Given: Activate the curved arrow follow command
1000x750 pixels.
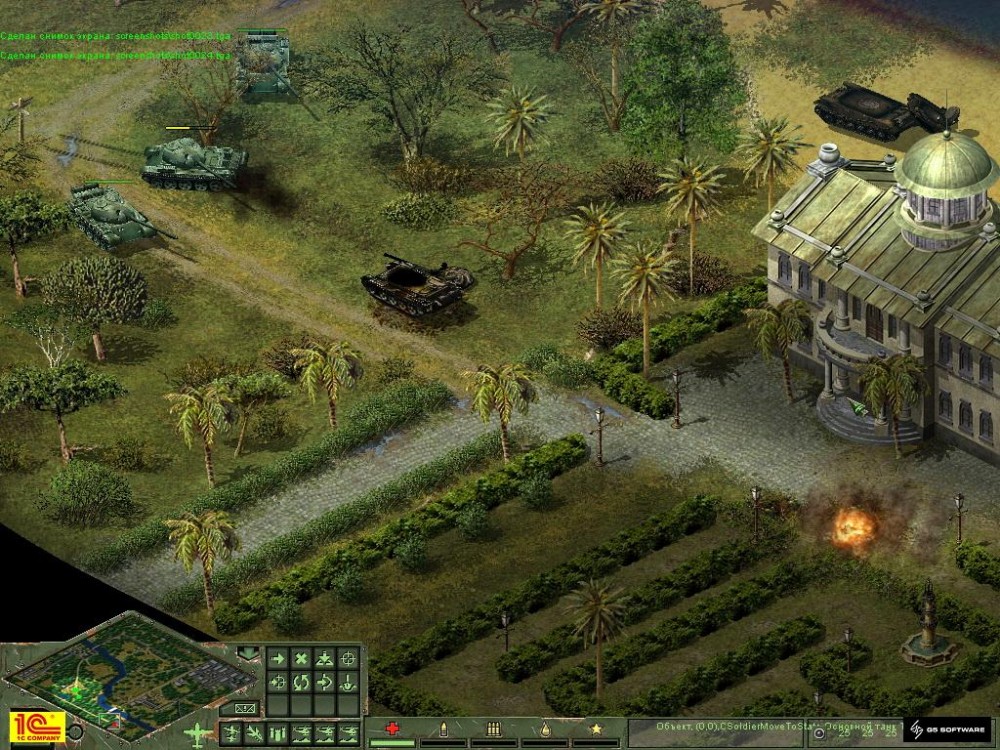Looking at the screenshot, I should [x=324, y=683].
